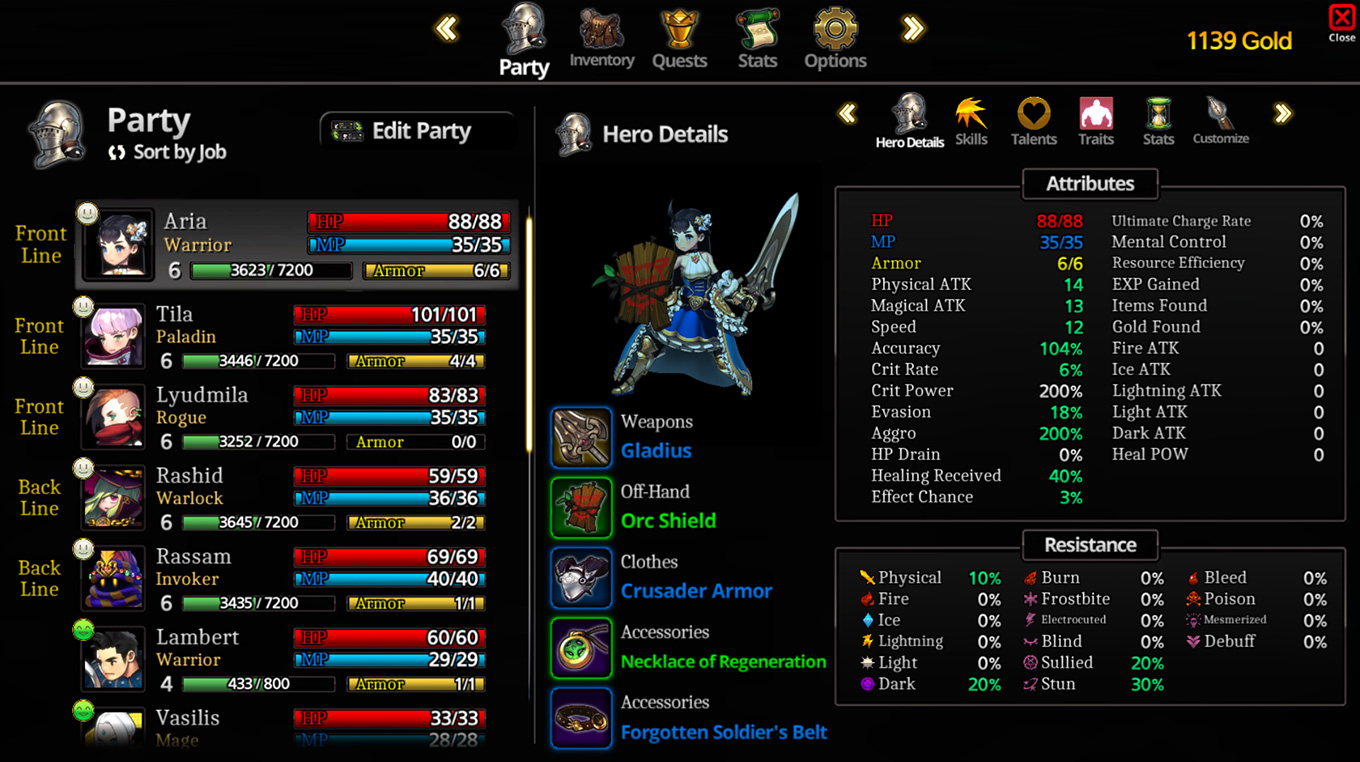The height and width of the screenshot is (762, 1360).
Task: Close the party menu
Action: coord(1341,22)
